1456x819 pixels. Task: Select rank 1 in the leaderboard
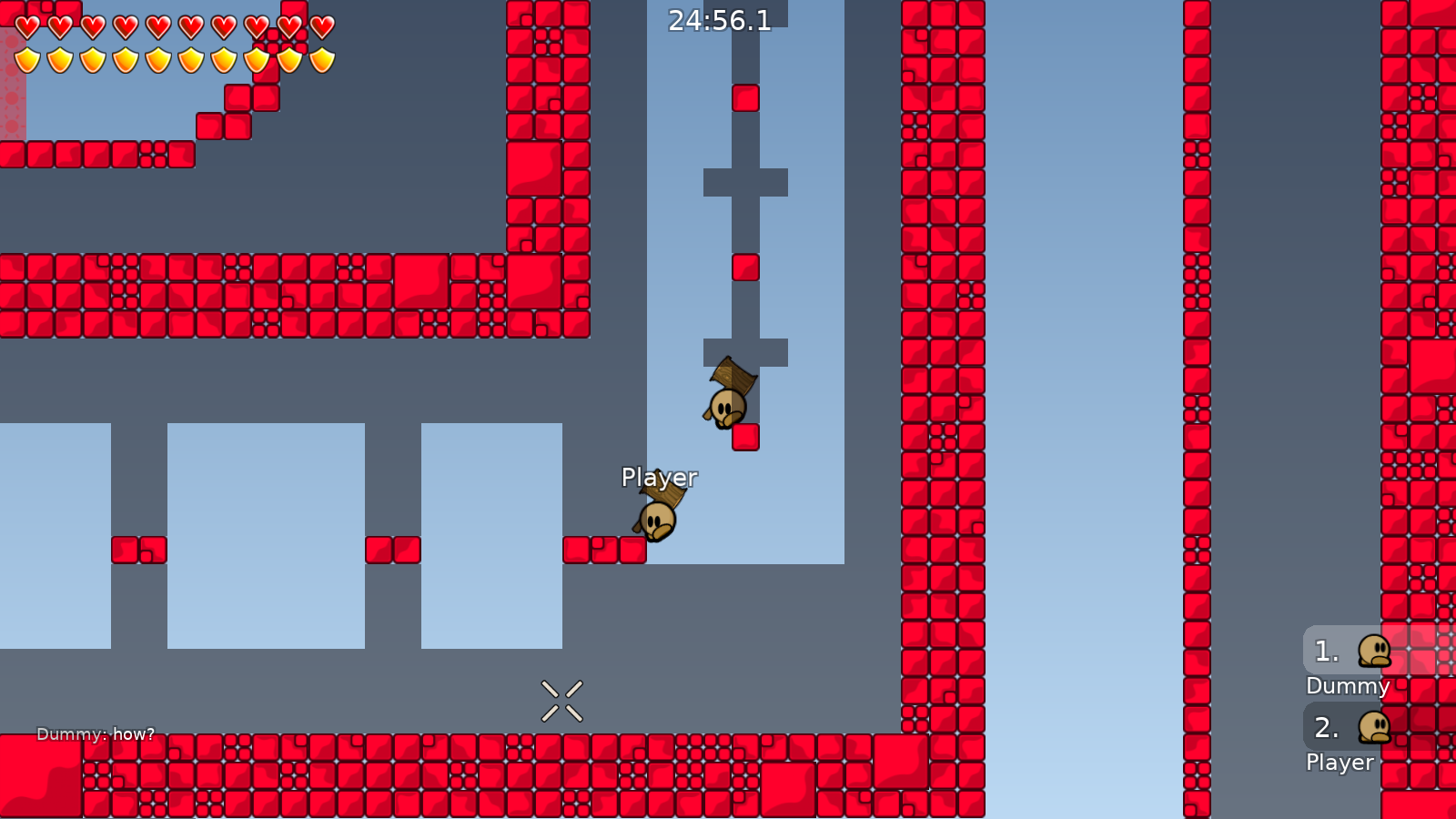point(1326,650)
